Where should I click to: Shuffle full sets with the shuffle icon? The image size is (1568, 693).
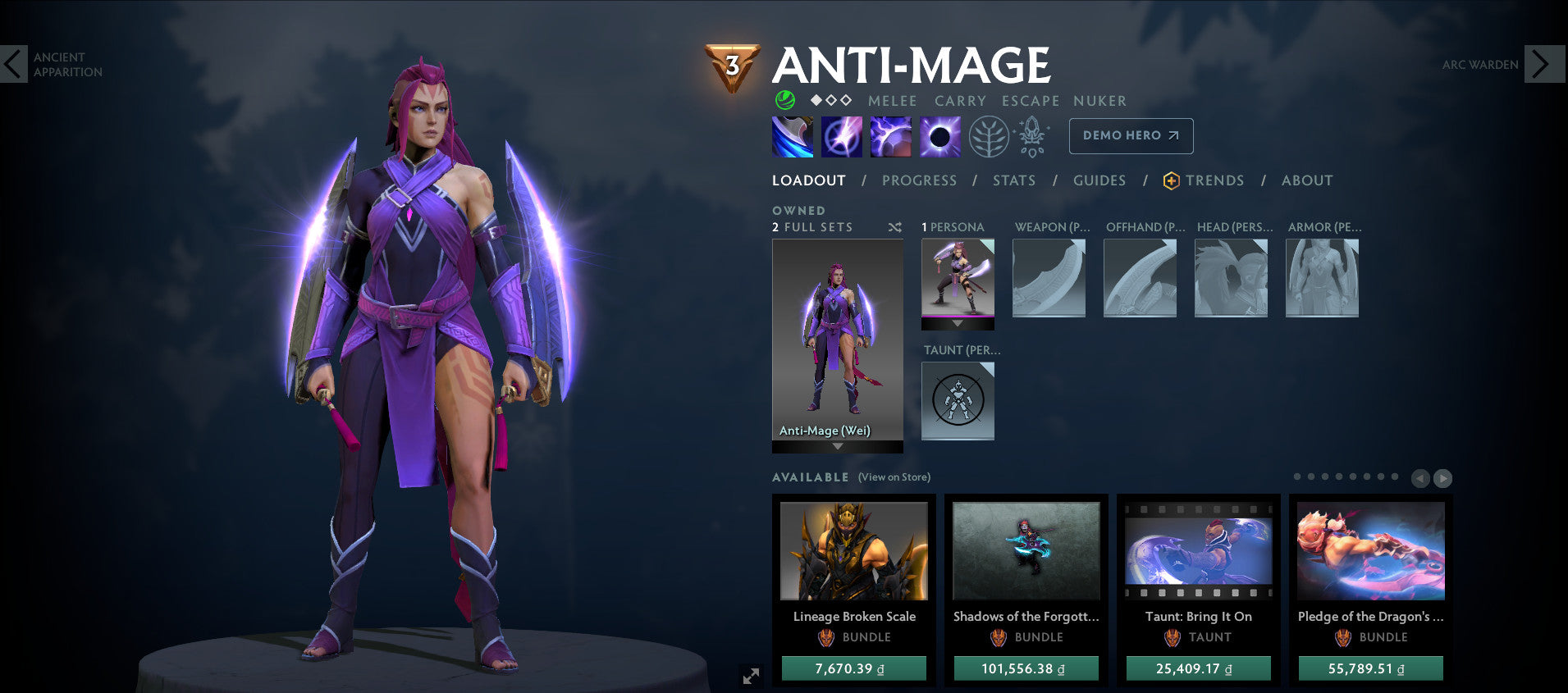coord(894,228)
